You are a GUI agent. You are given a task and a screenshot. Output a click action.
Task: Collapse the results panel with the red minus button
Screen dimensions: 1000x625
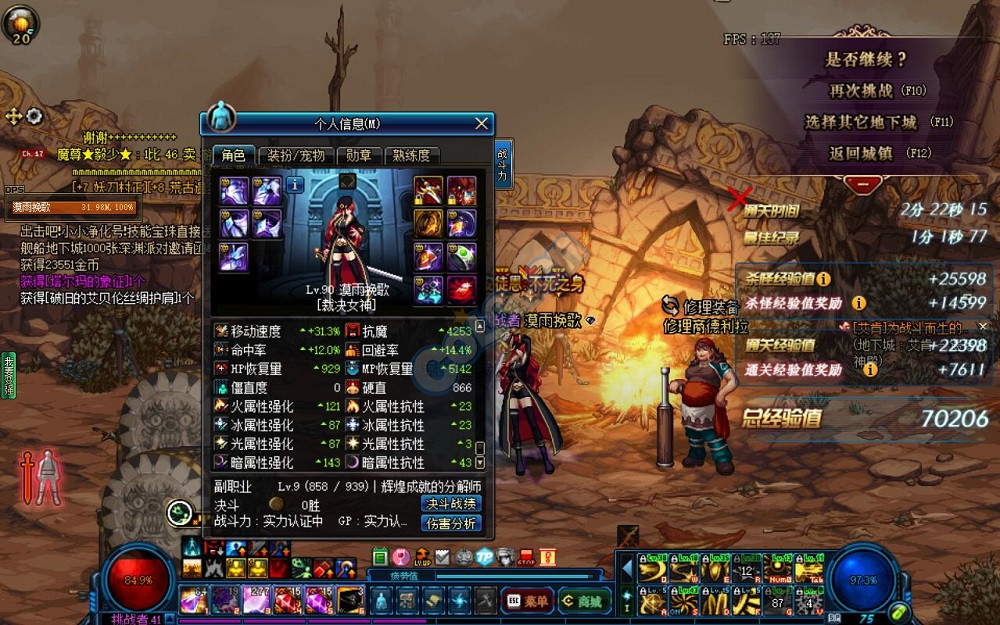[861, 184]
